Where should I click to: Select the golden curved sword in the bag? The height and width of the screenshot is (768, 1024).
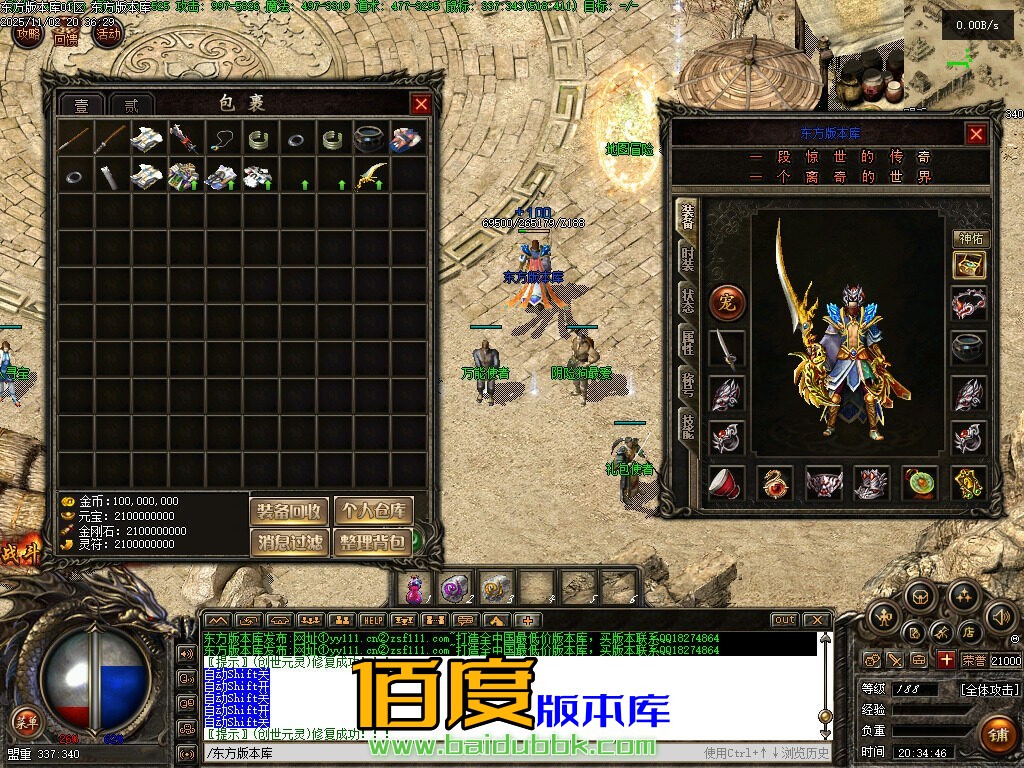371,177
